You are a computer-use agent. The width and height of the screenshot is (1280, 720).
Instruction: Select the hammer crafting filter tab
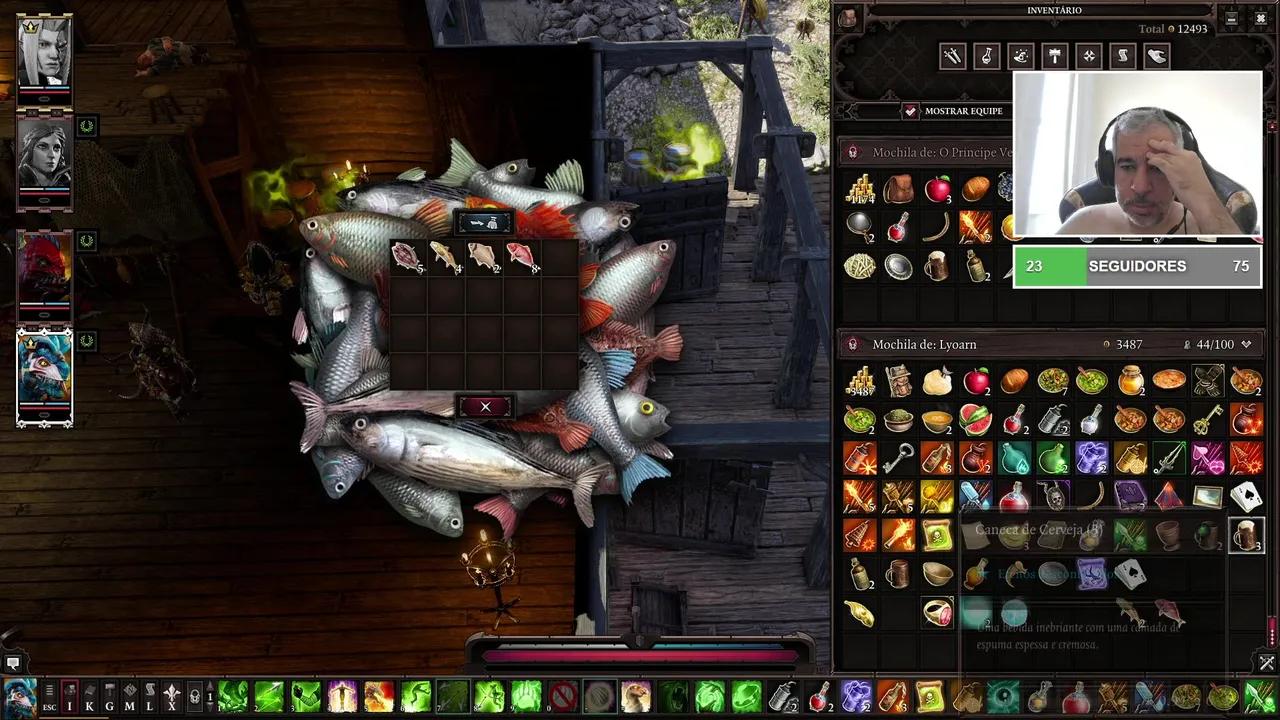pyautogui.click(x=1054, y=57)
